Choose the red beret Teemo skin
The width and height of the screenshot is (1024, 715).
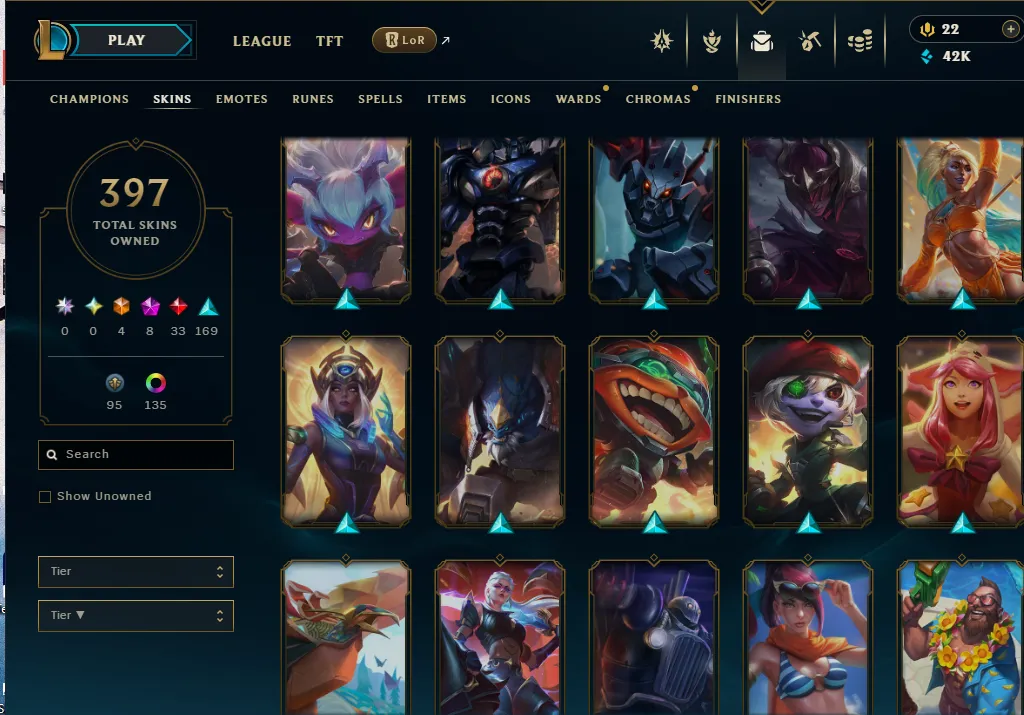(x=808, y=430)
